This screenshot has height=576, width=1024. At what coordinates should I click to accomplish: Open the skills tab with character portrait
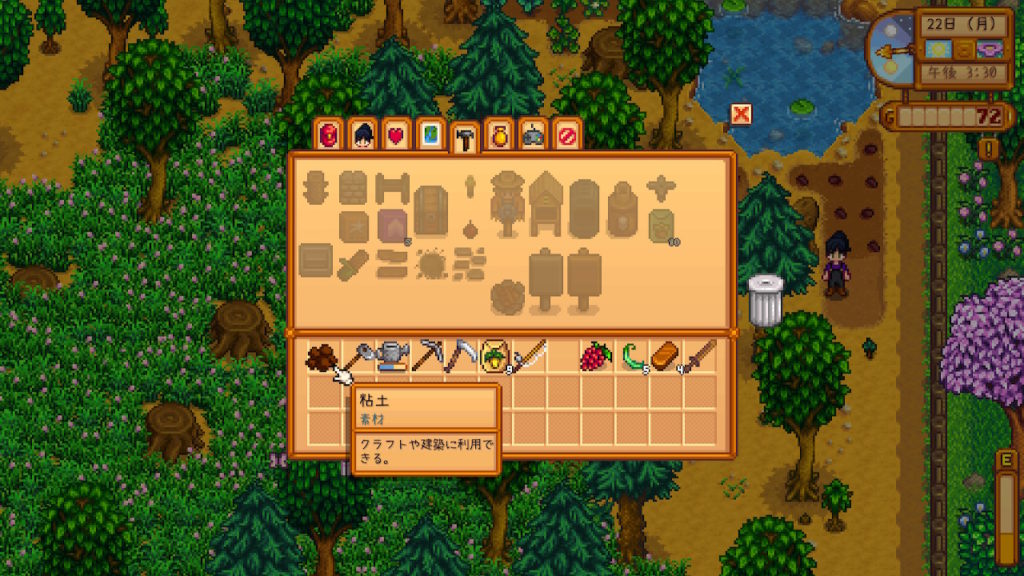[x=362, y=135]
